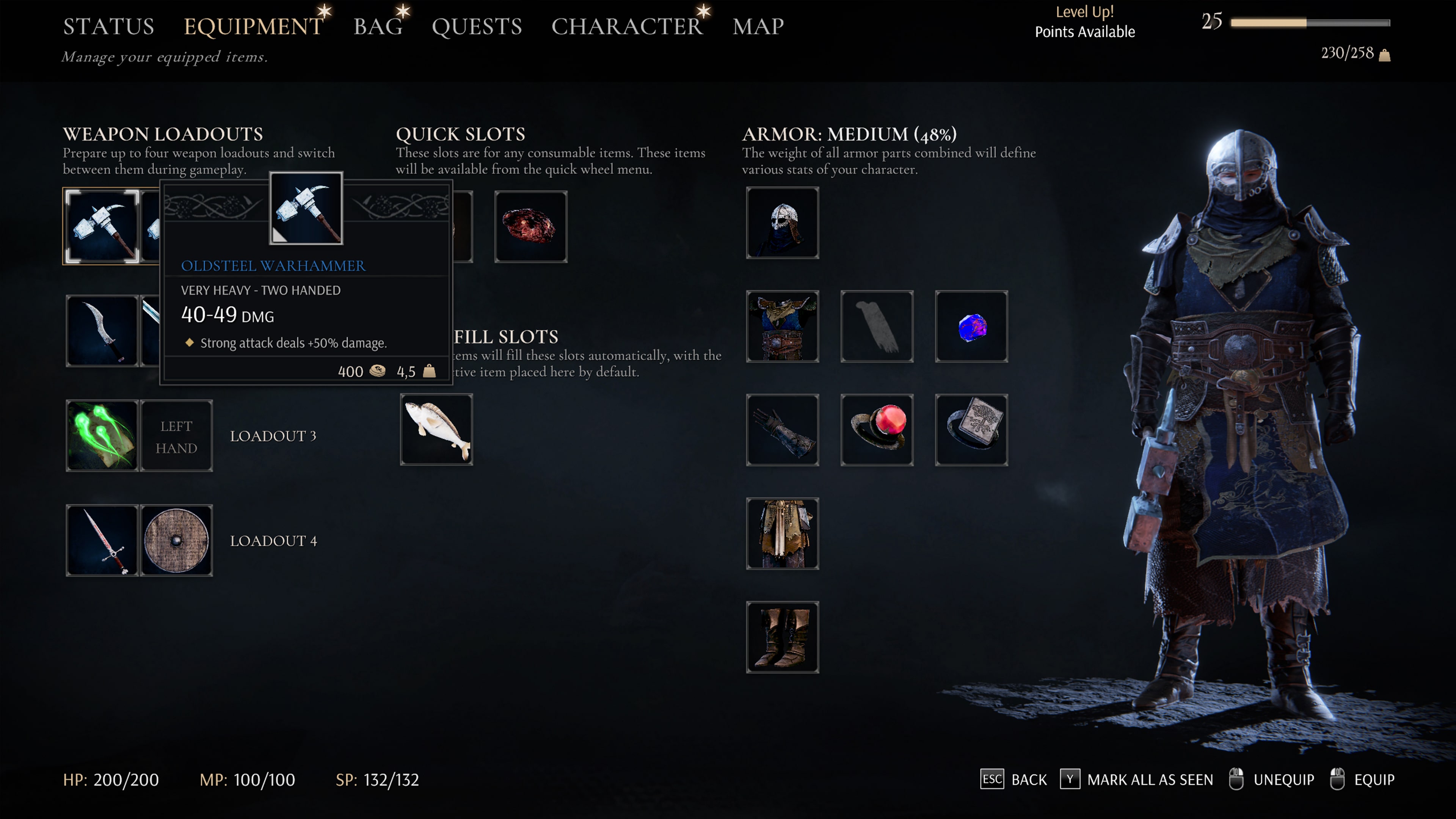The image size is (1456, 819).
Task: Select the raw meat quick slot
Action: click(x=530, y=226)
